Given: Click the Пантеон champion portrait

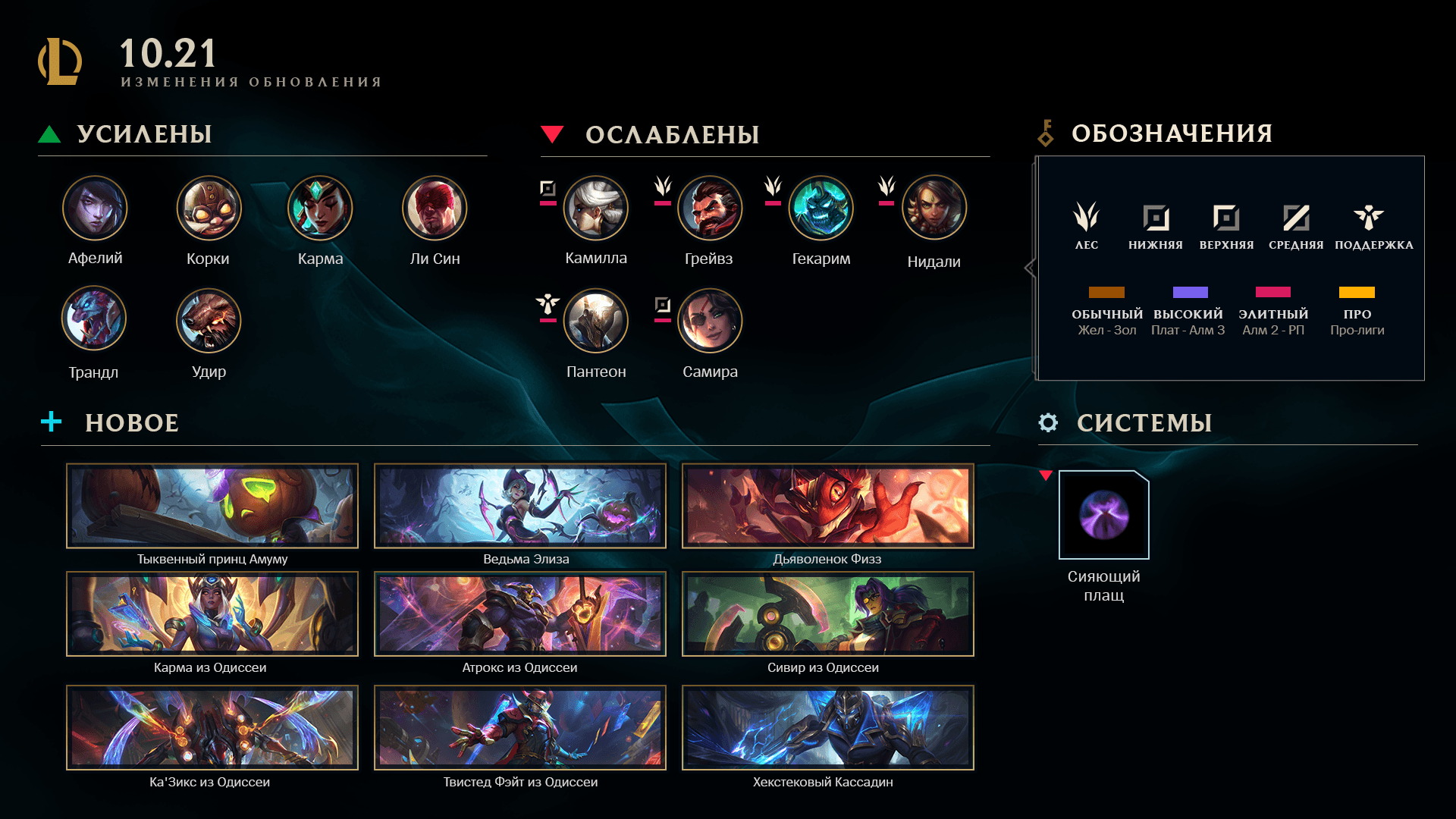Looking at the screenshot, I should 596,321.
